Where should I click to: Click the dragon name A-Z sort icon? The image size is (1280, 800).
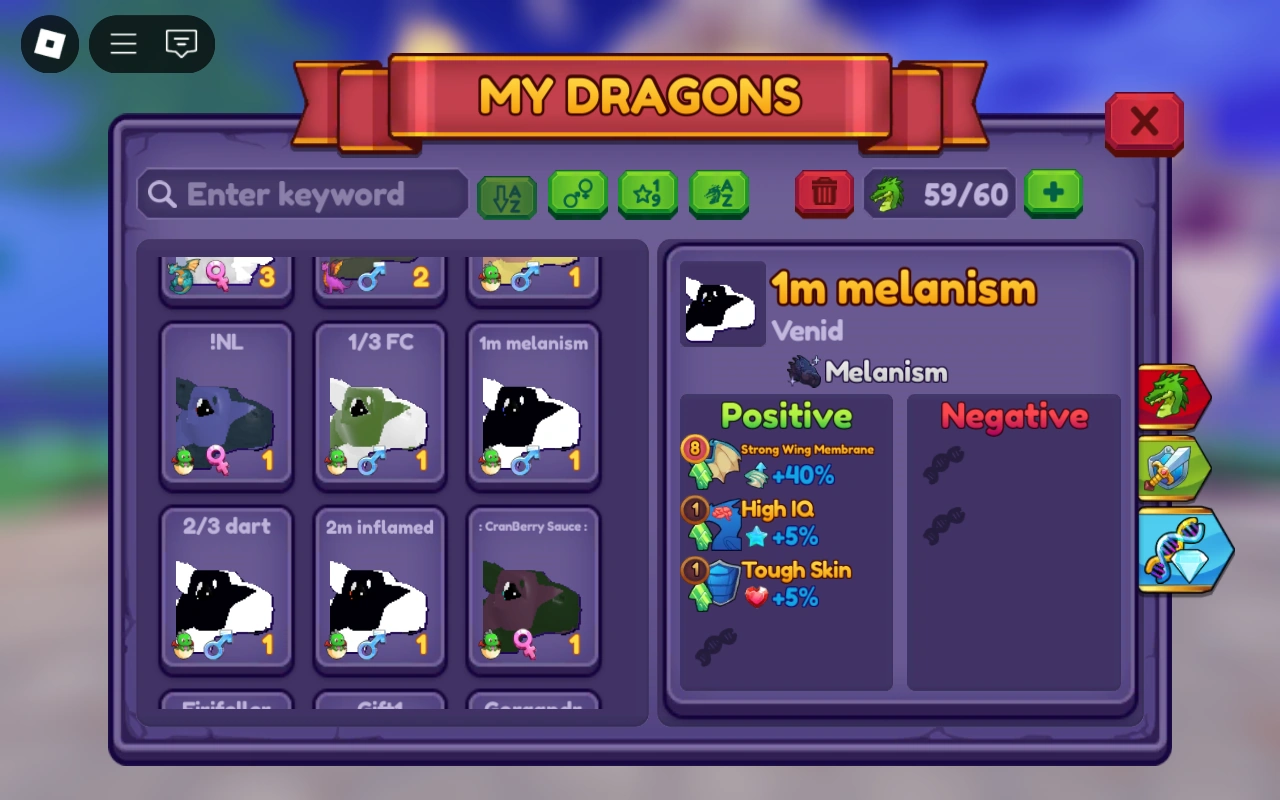point(719,194)
